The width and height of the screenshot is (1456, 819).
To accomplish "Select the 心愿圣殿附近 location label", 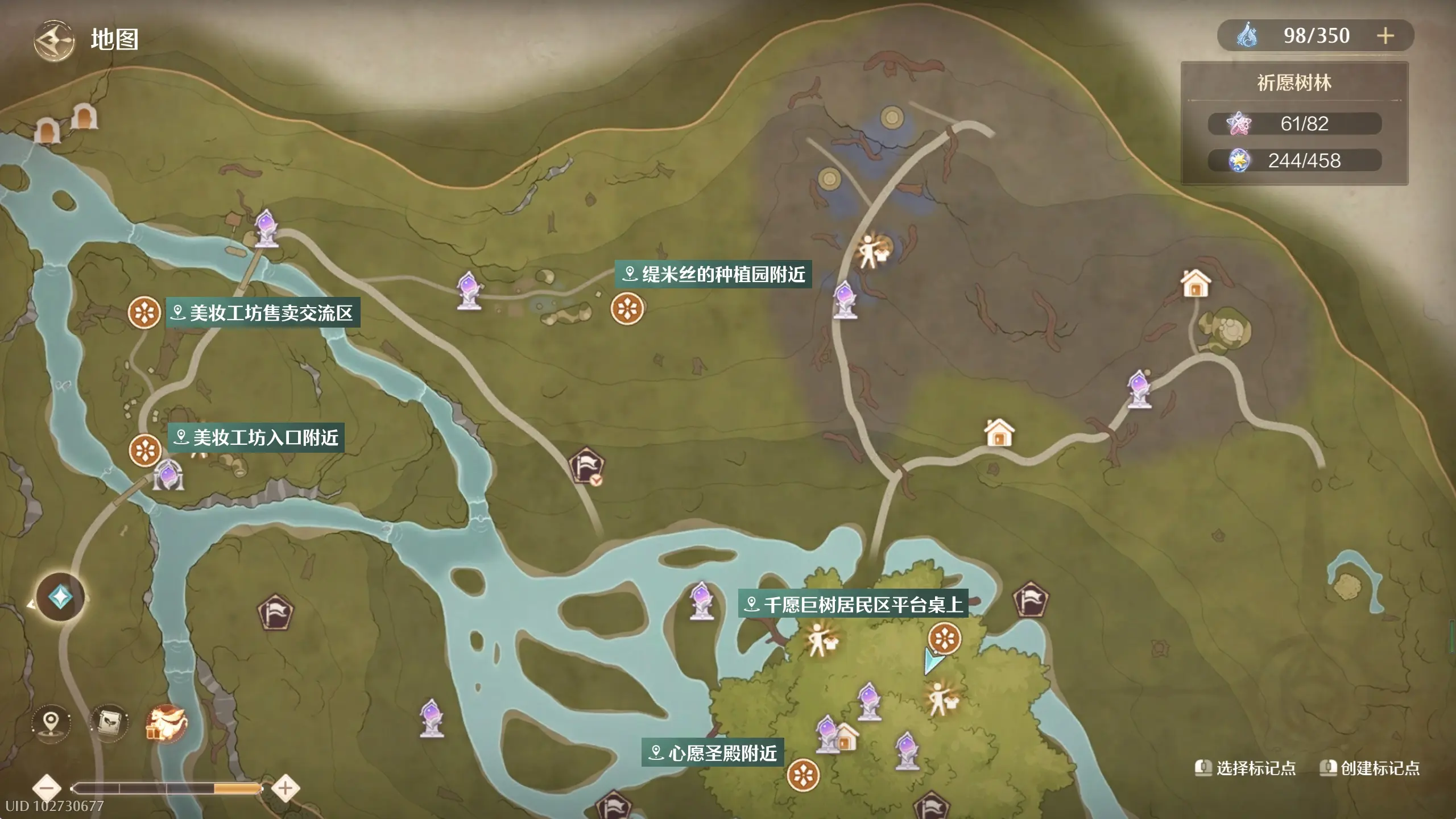I will [x=713, y=753].
